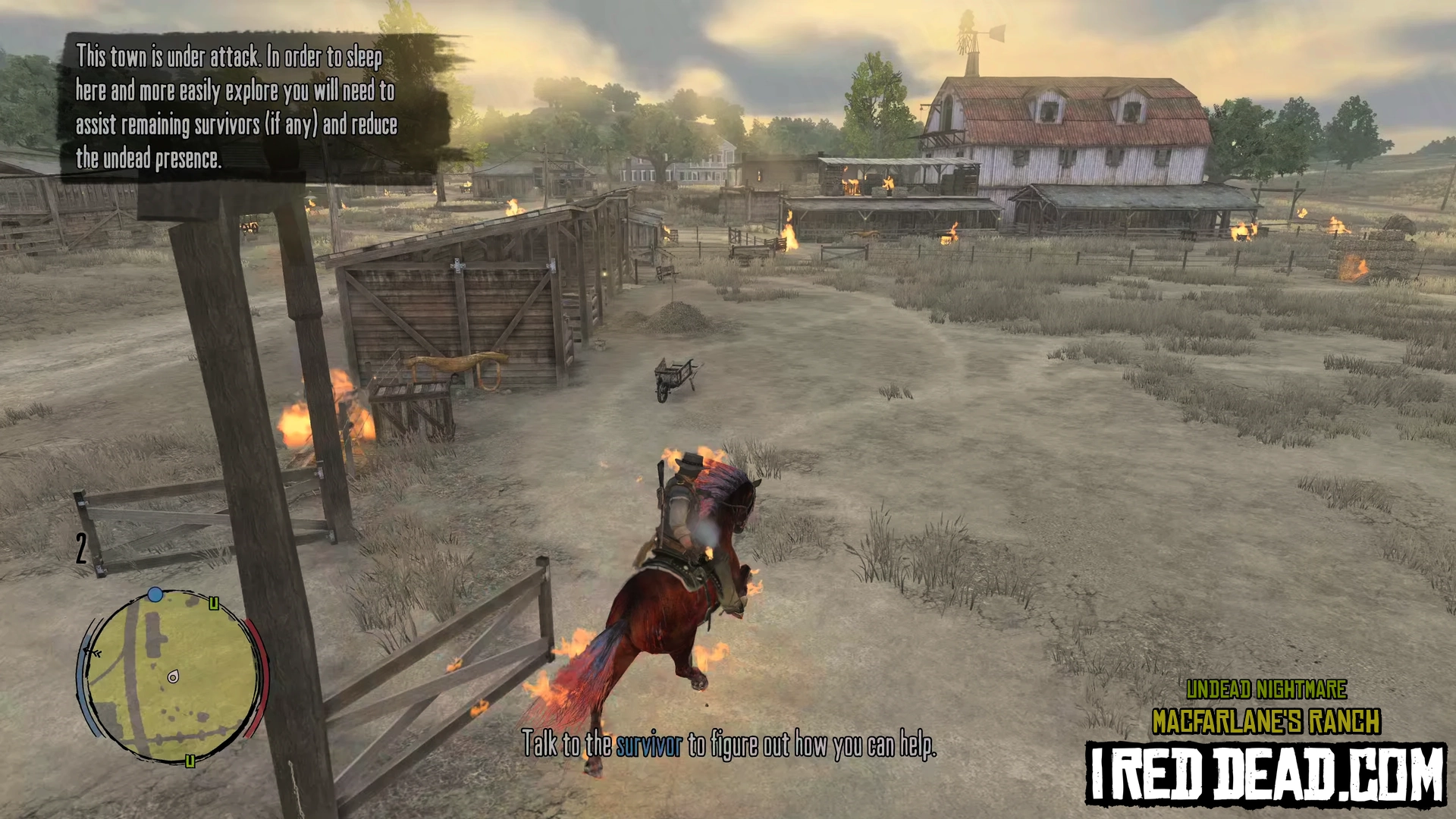This screenshot has height=819, width=1456.
Task: Click the iRedDead.com watermark logo
Action: [x=1265, y=773]
